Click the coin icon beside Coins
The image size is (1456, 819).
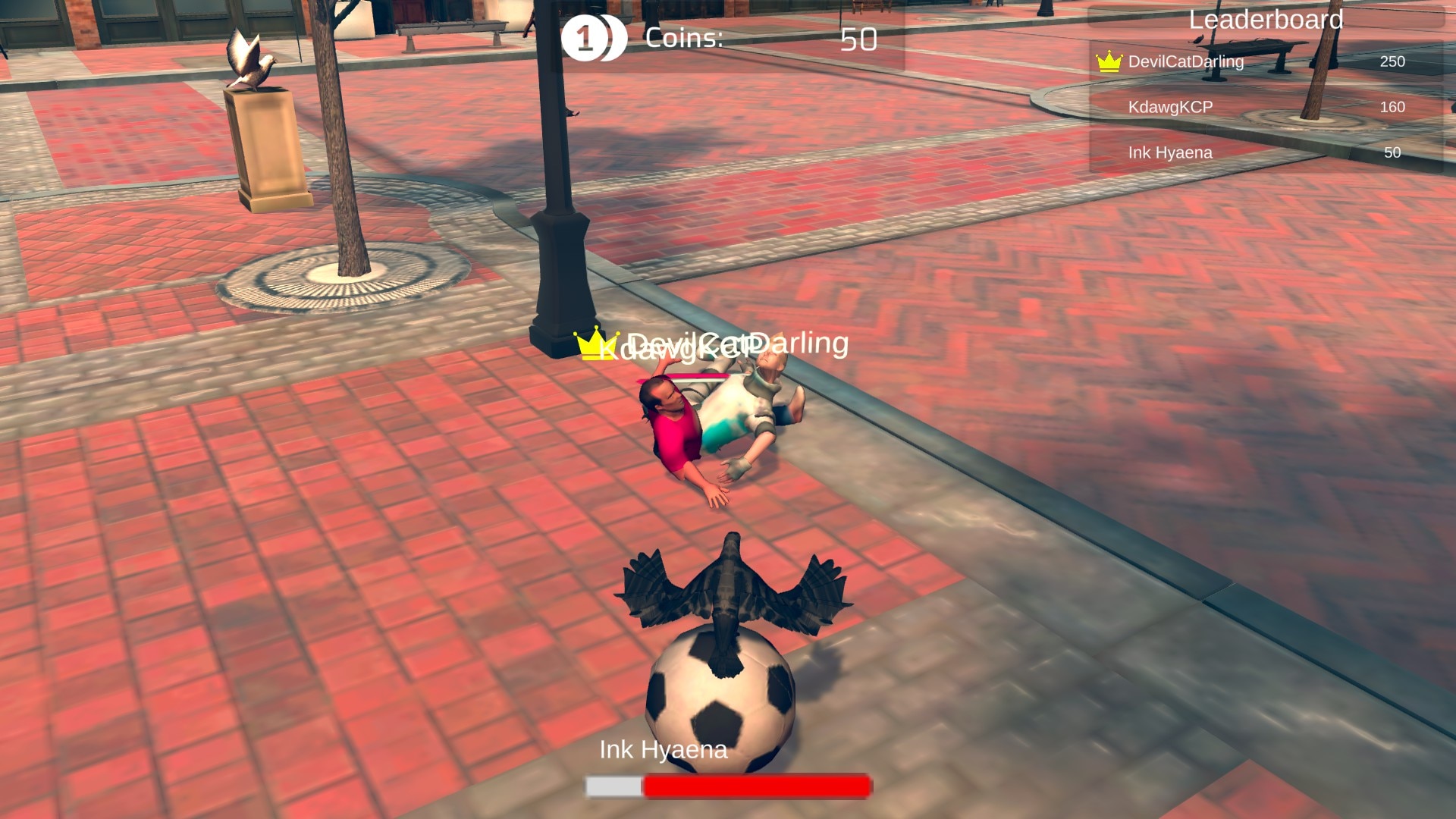point(592,38)
